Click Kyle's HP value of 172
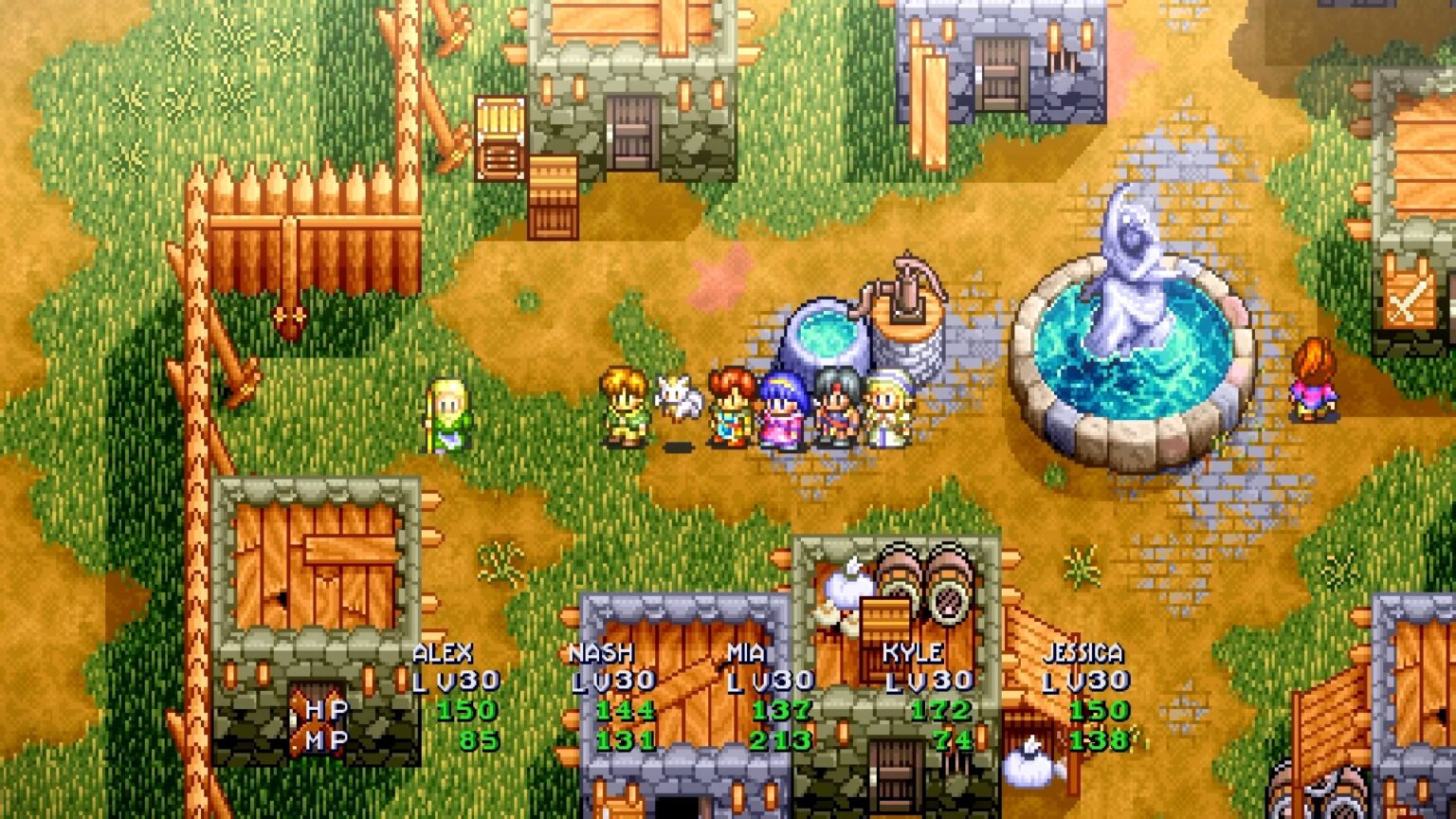 940,707
